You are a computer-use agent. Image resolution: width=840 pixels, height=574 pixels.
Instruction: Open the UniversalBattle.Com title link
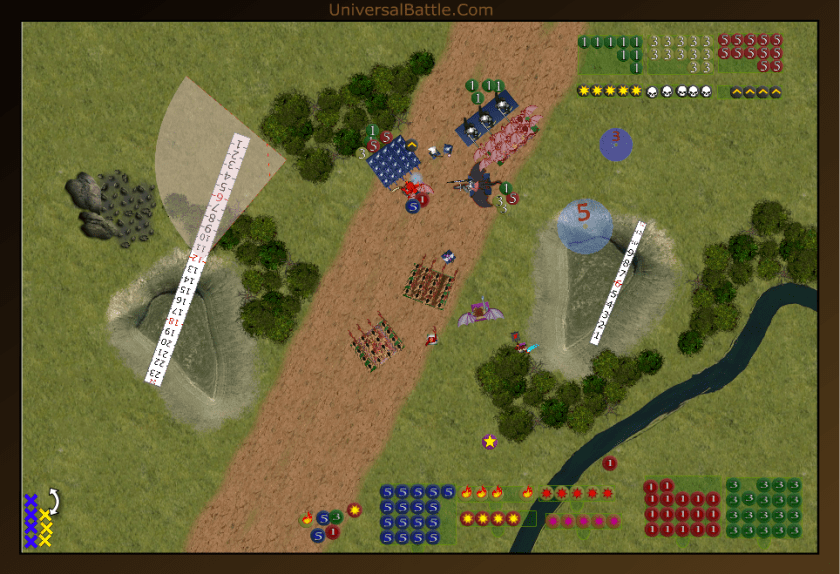(411, 10)
